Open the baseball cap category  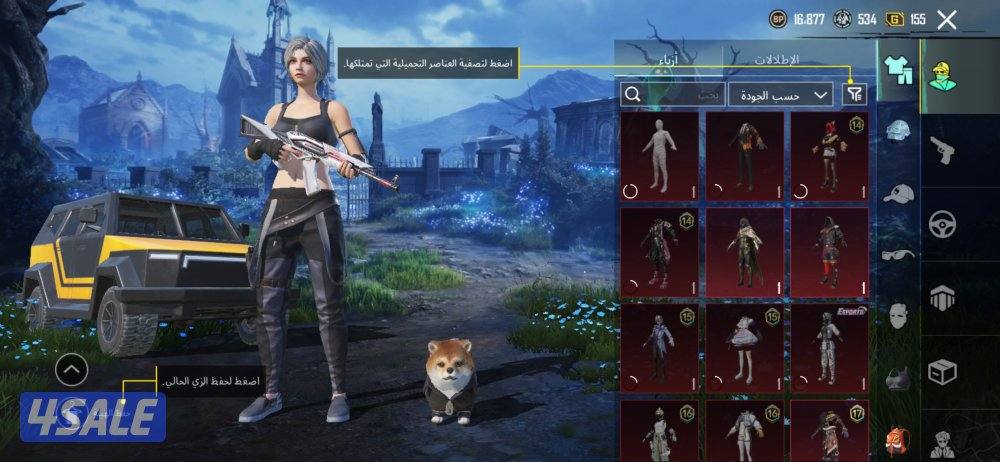point(897,193)
